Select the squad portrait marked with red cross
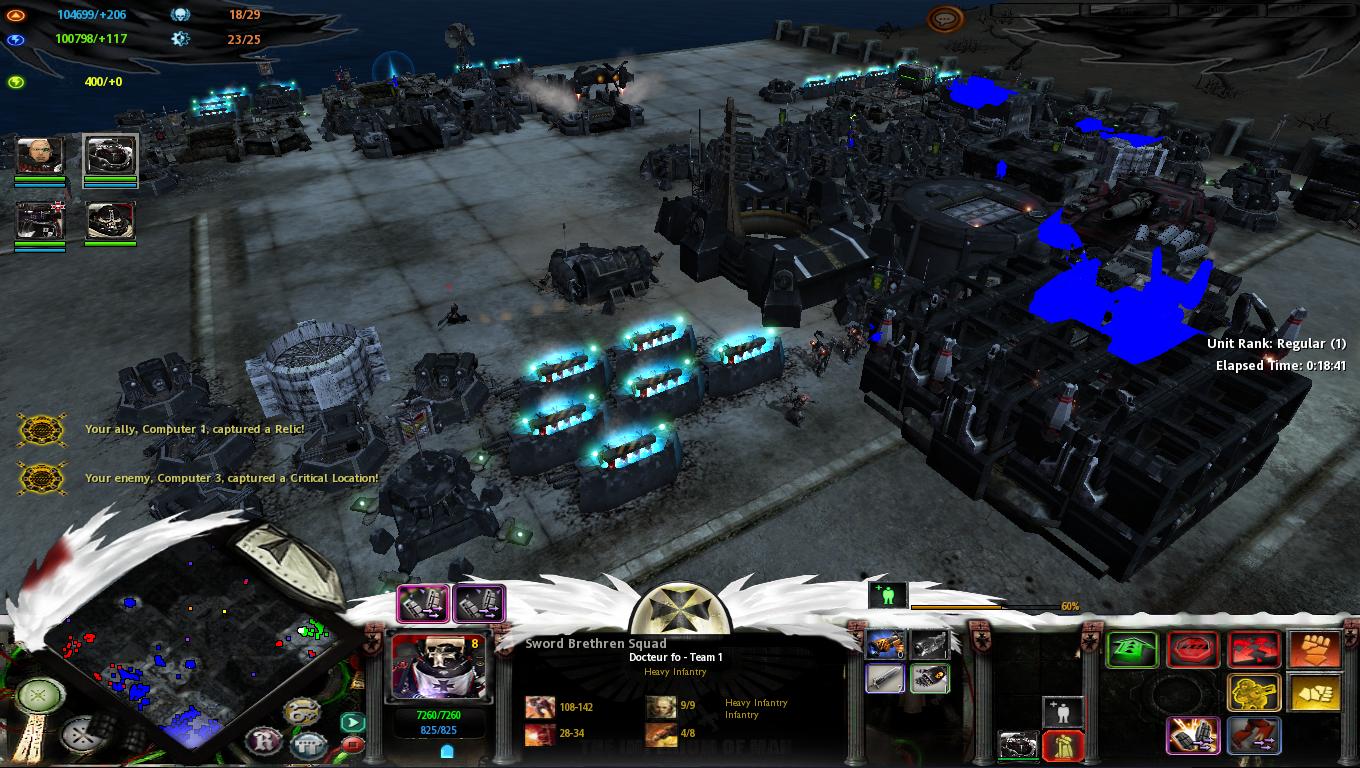Viewport: 1360px width, 768px height. pyautogui.click(x=40, y=221)
